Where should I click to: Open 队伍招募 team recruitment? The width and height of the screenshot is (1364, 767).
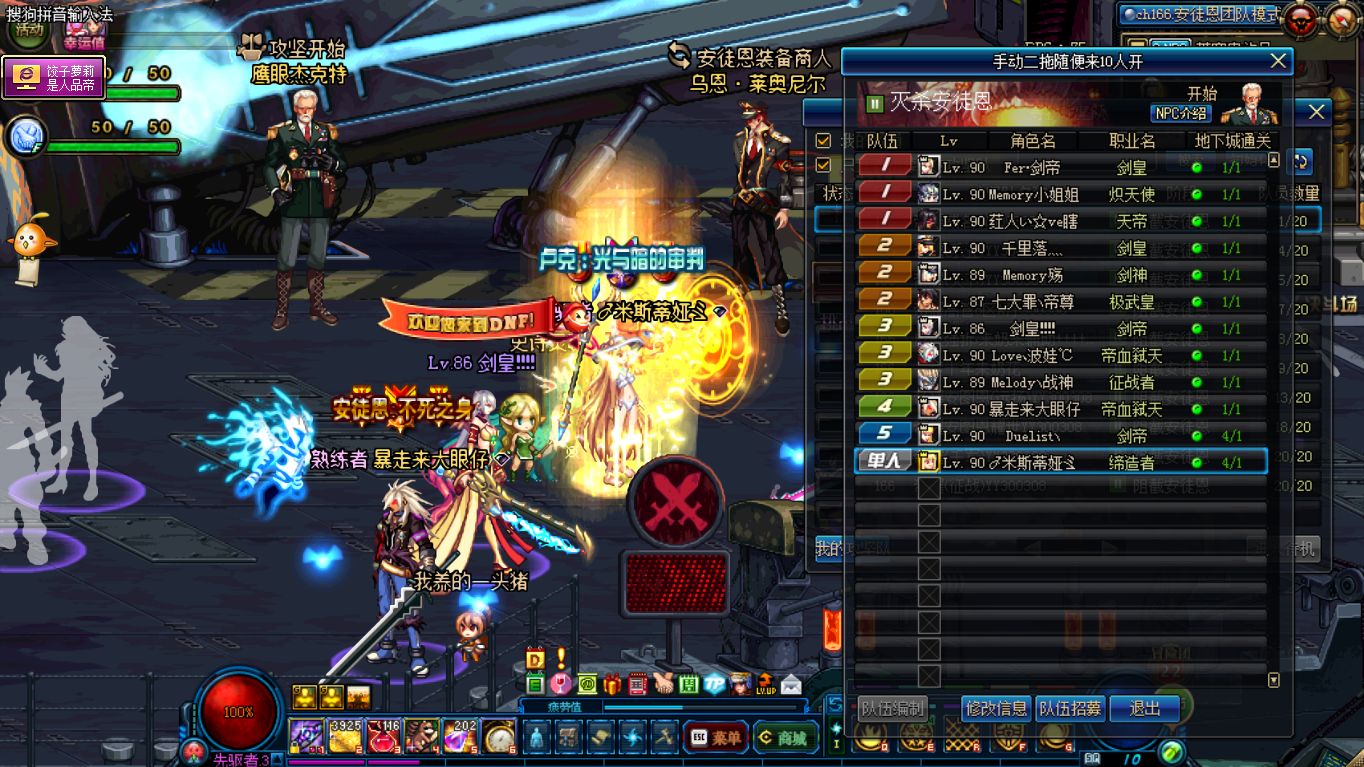pos(1069,709)
